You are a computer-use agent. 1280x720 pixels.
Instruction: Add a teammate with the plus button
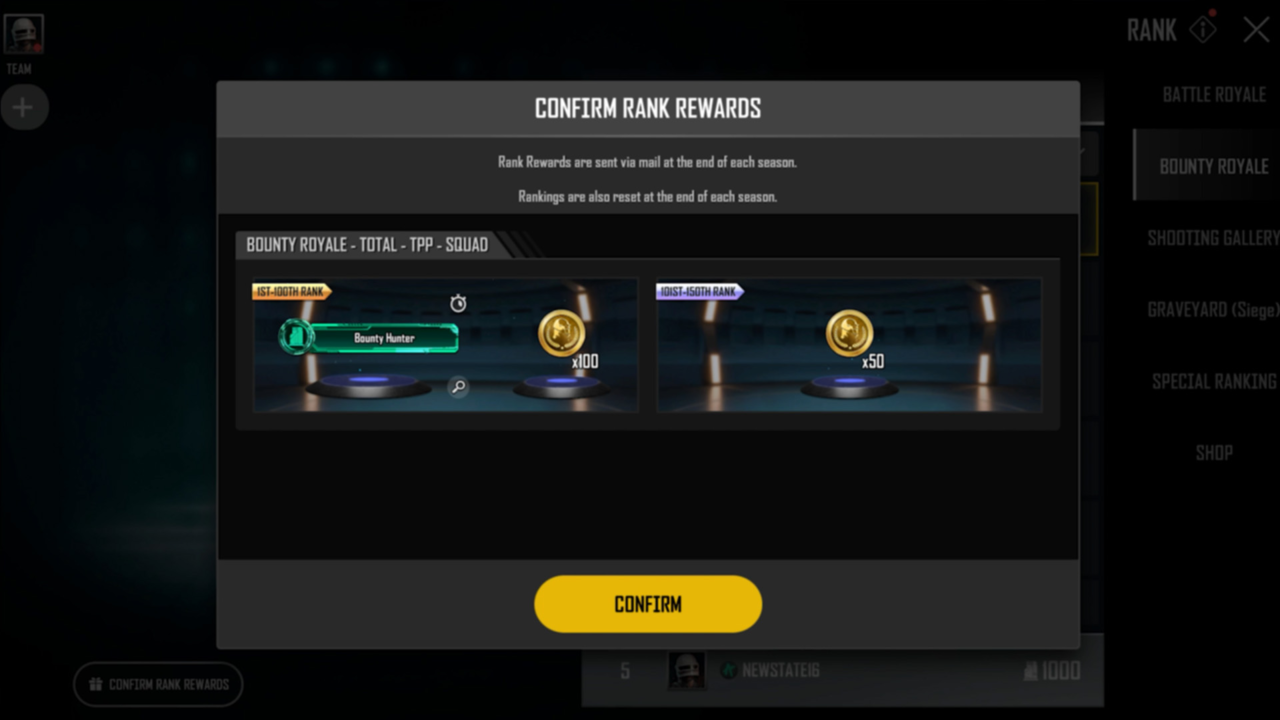[x=23, y=108]
